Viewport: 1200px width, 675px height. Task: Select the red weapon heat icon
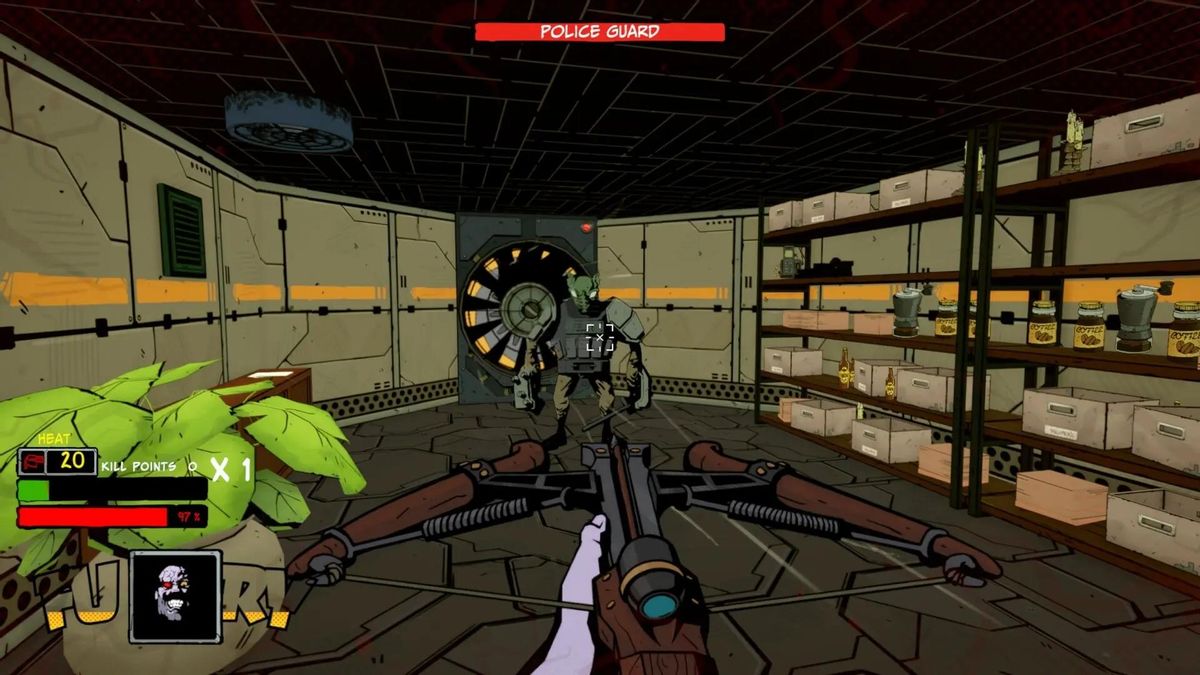click(x=33, y=462)
